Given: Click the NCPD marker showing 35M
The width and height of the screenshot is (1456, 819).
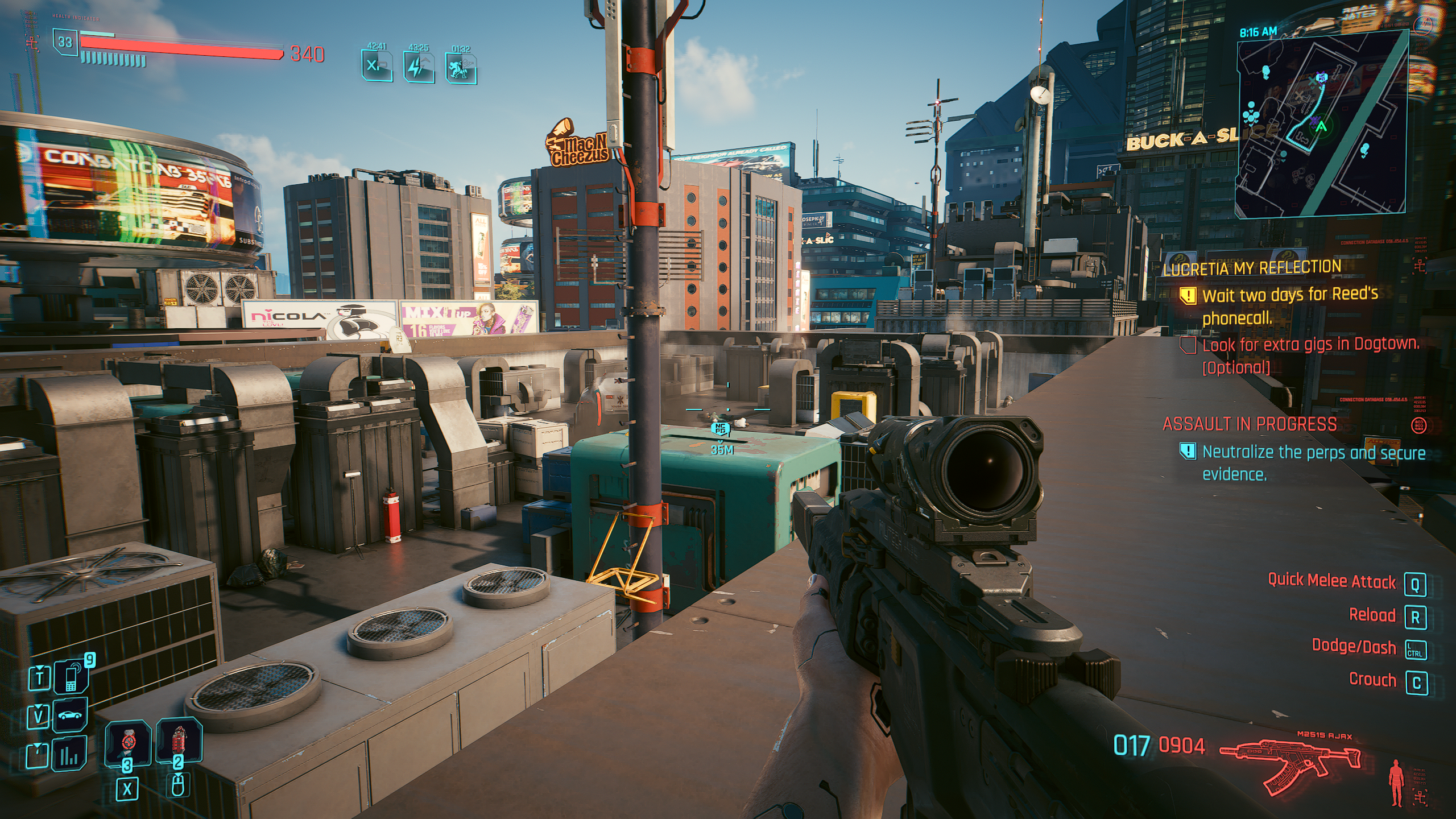Looking at the screenshot, I should (x=721, y=430).
